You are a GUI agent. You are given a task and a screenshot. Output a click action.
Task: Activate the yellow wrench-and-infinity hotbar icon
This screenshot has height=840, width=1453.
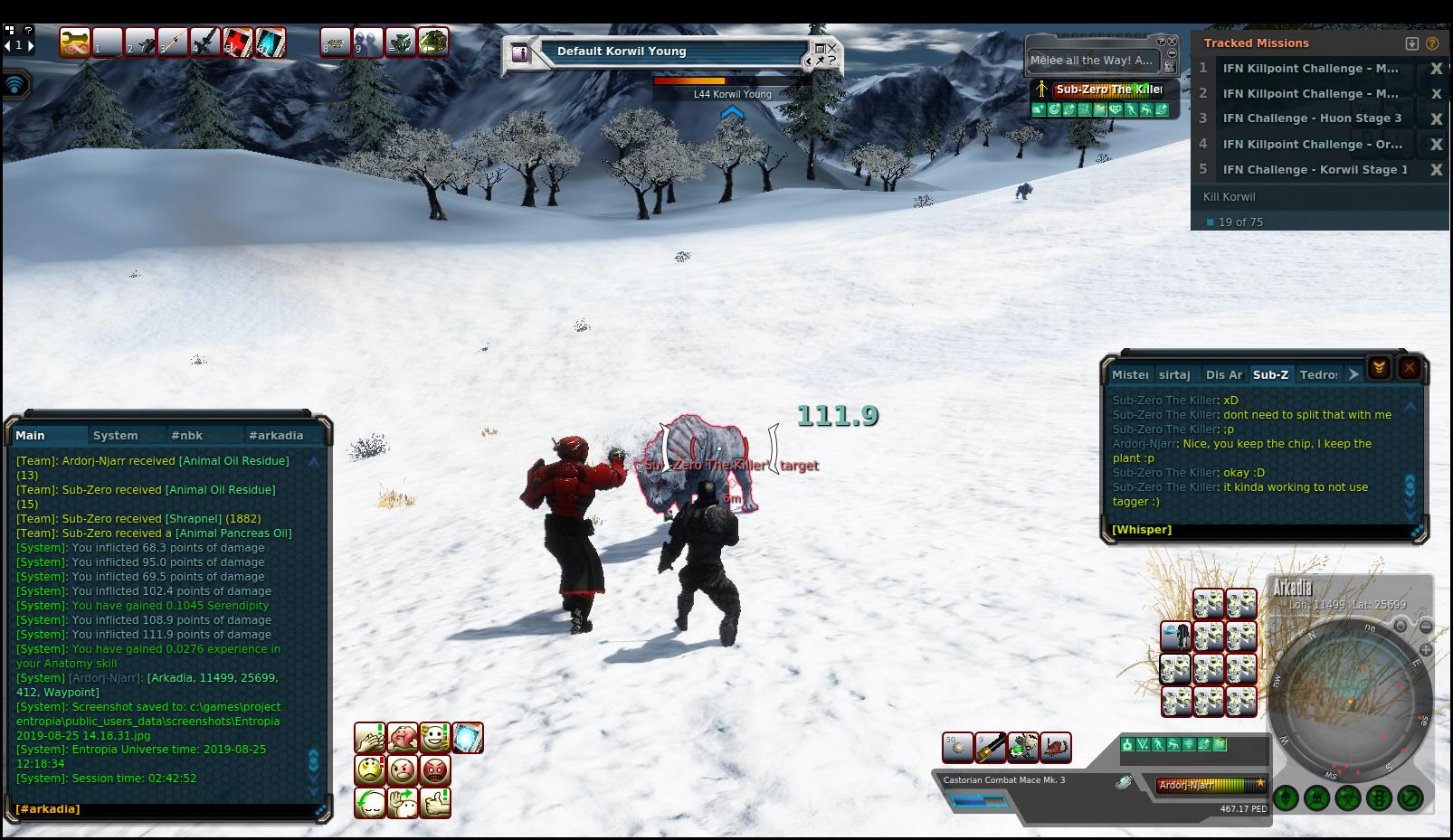[x=74, y=42]
